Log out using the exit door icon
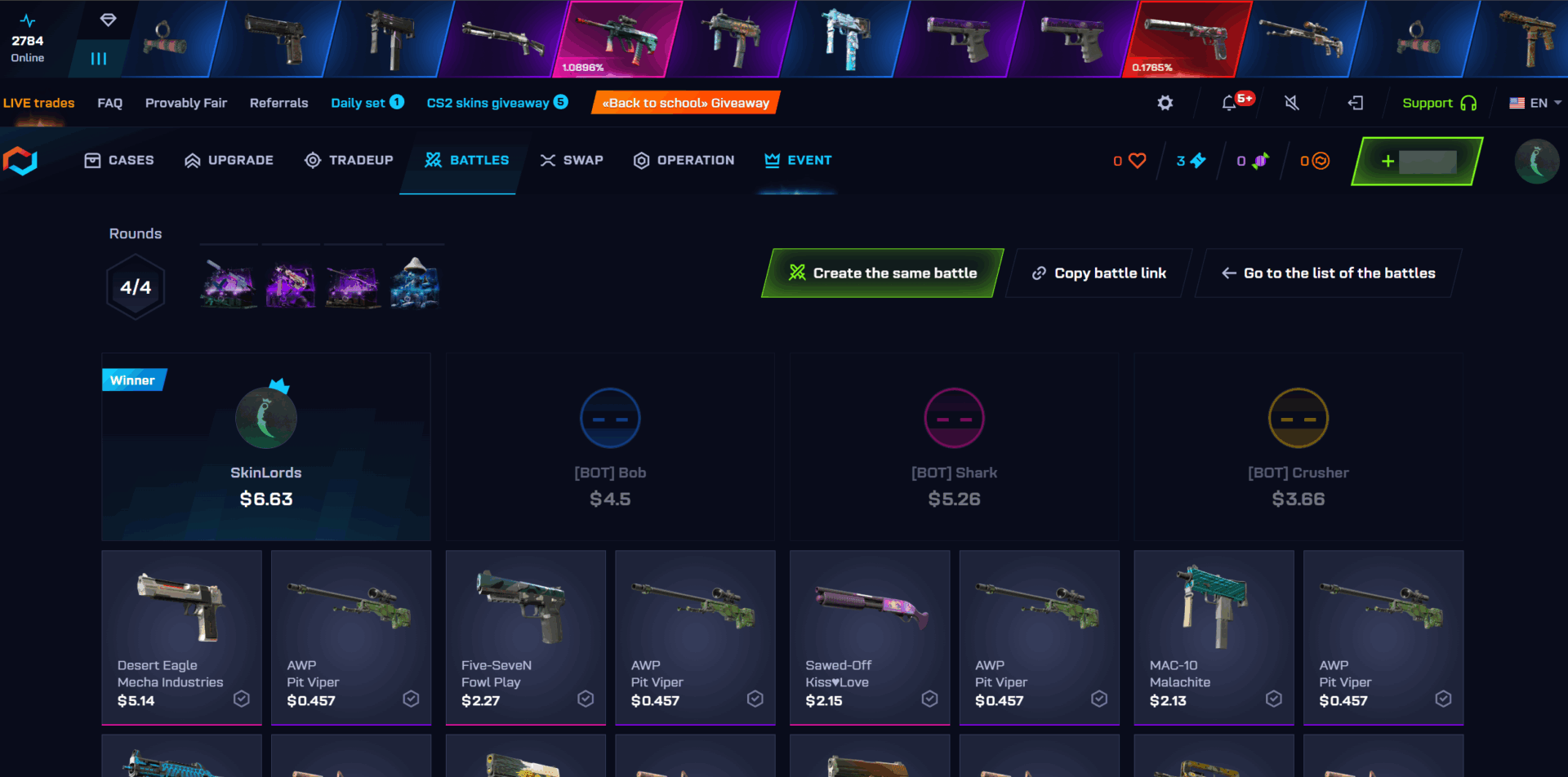The width and height of the screenshot is (1568, 777). pos(1356,103)
